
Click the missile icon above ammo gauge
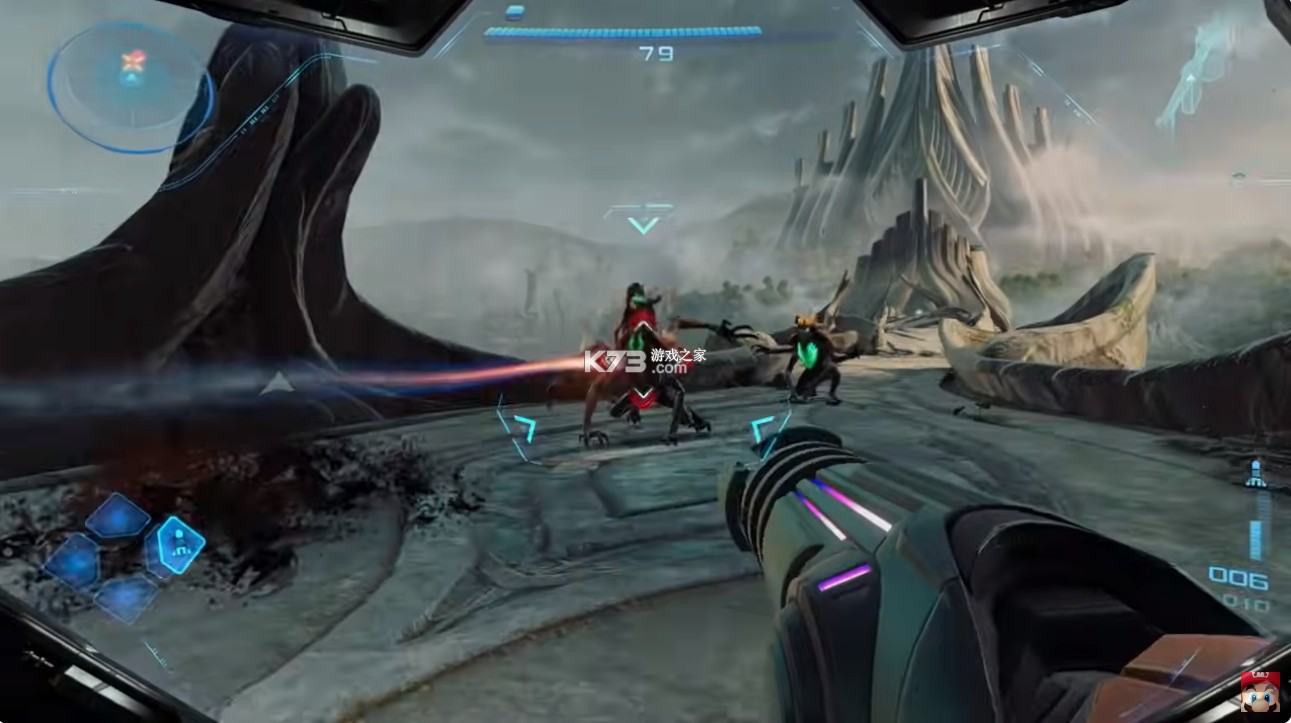(x=1256, y=473)
